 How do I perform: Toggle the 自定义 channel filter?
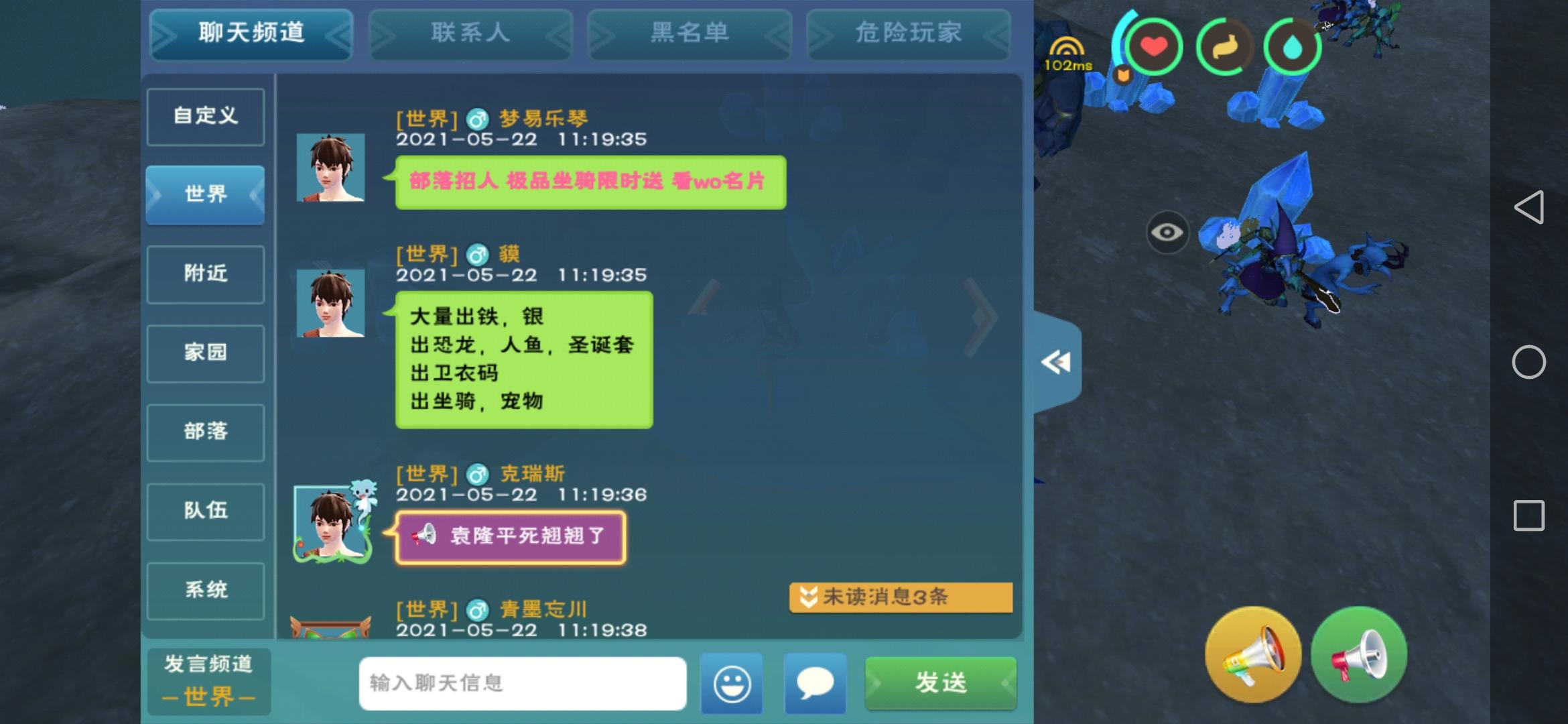tap(205, 116)
